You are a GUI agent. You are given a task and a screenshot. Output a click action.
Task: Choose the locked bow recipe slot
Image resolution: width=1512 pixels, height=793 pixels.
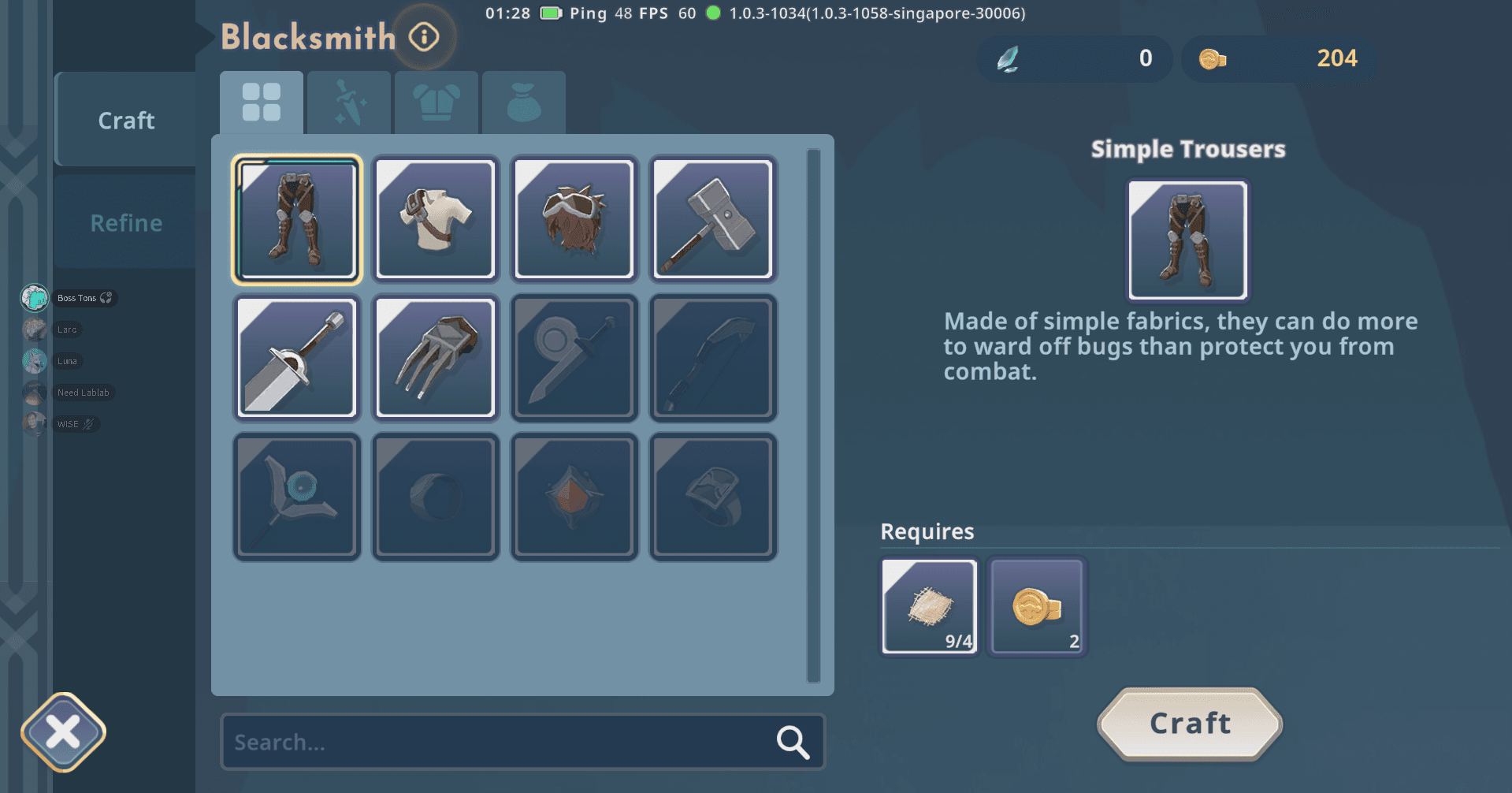tap(713, 358)
